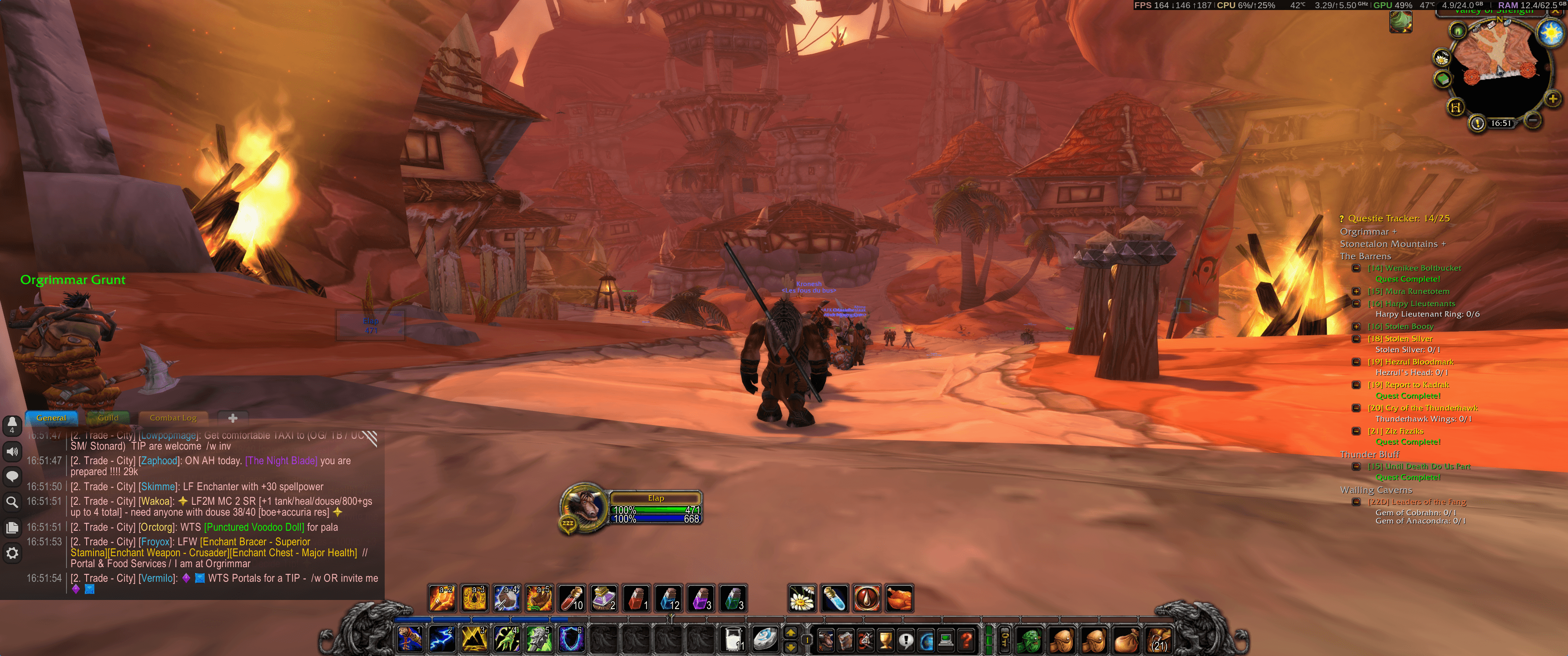Open the Combat Log chat tab
The height and width of the screenshot is (656, 1568).
pos(173,418)
